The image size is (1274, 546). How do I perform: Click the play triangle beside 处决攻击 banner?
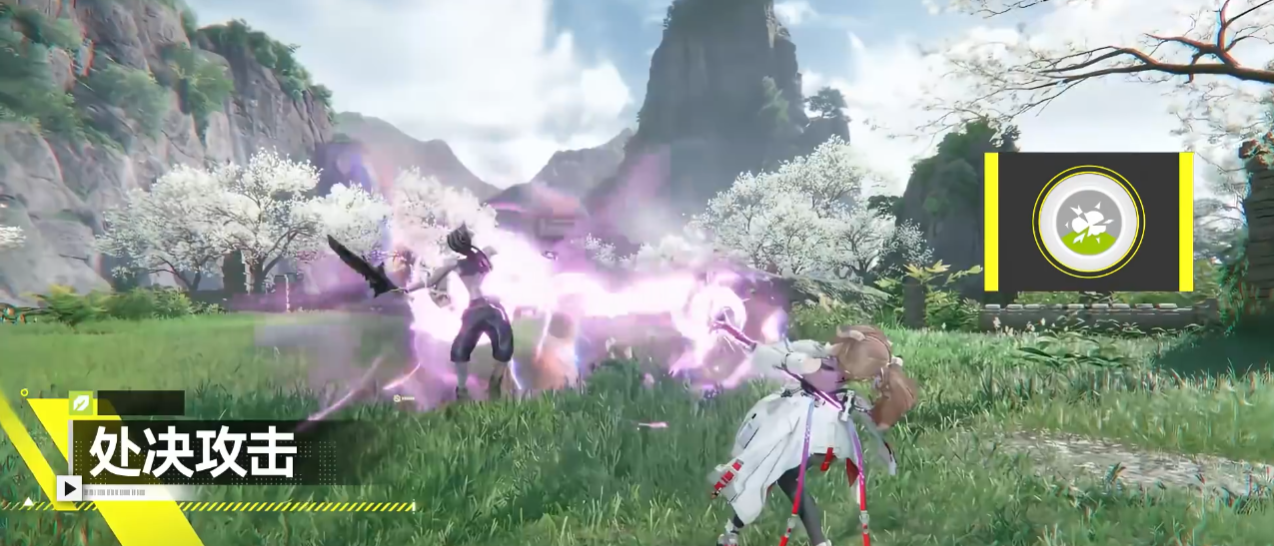[69, 488]
